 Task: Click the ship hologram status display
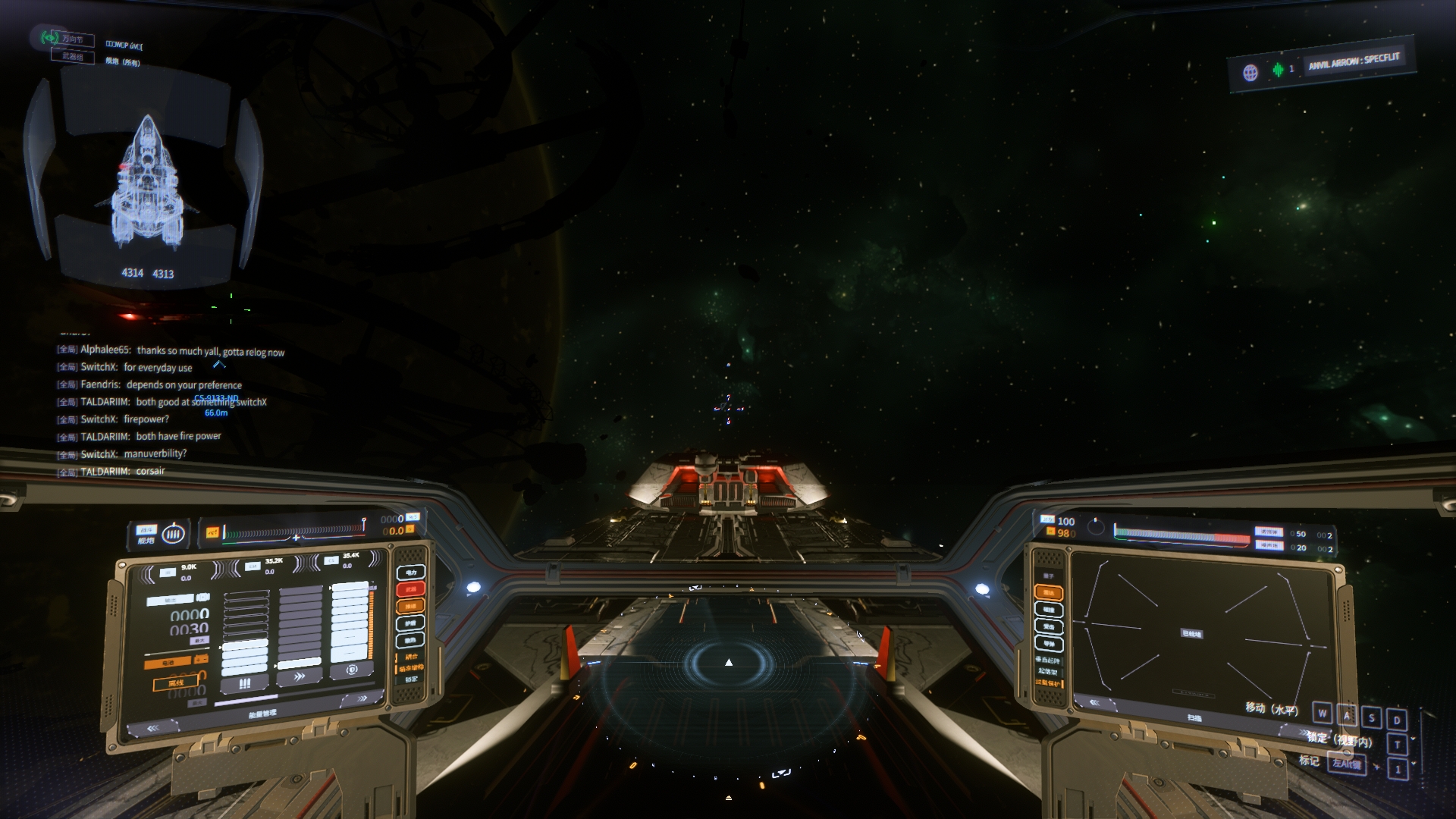147,182
